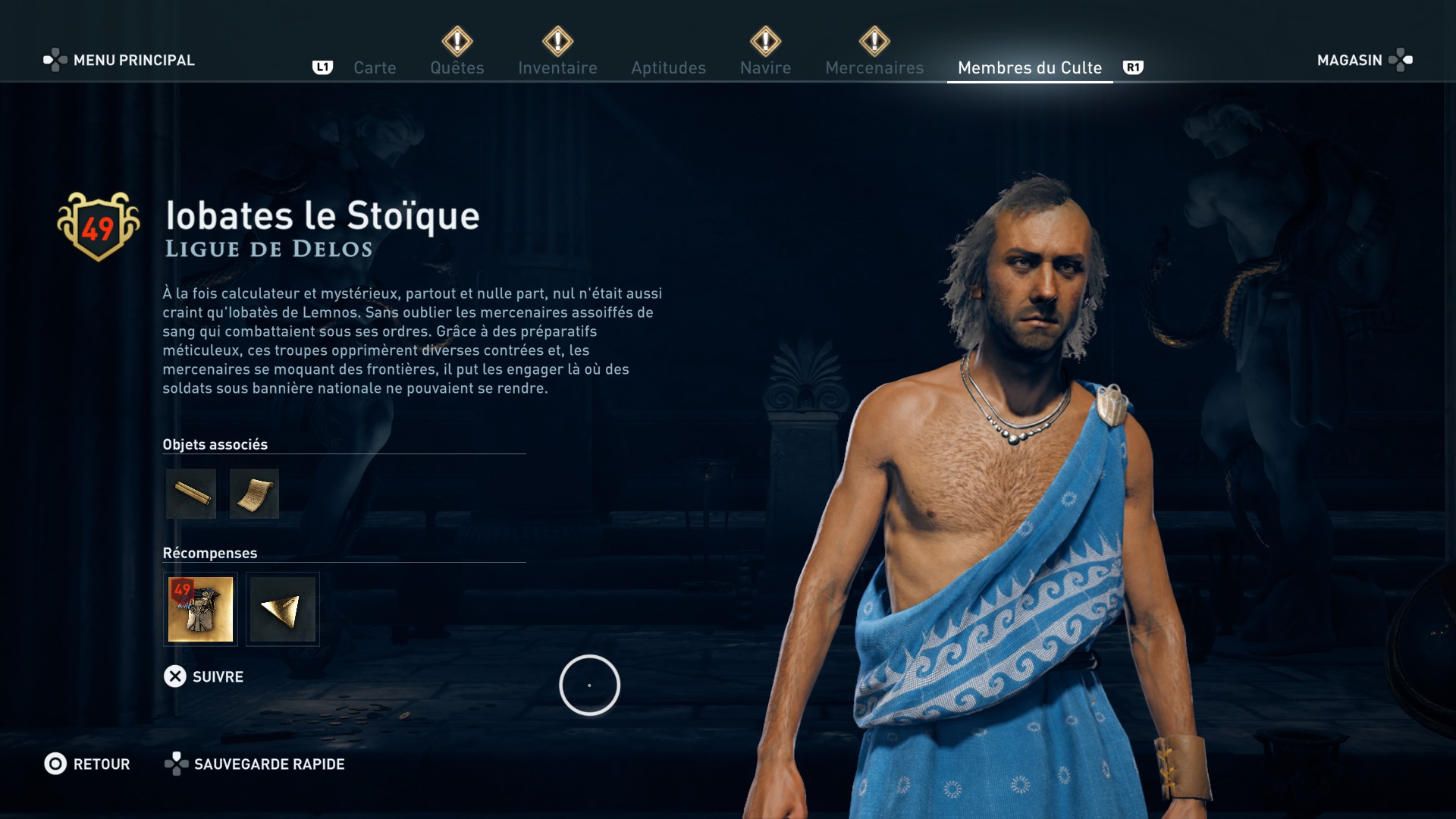
Task: Select the Navire tab
Action: coord(765,67)
